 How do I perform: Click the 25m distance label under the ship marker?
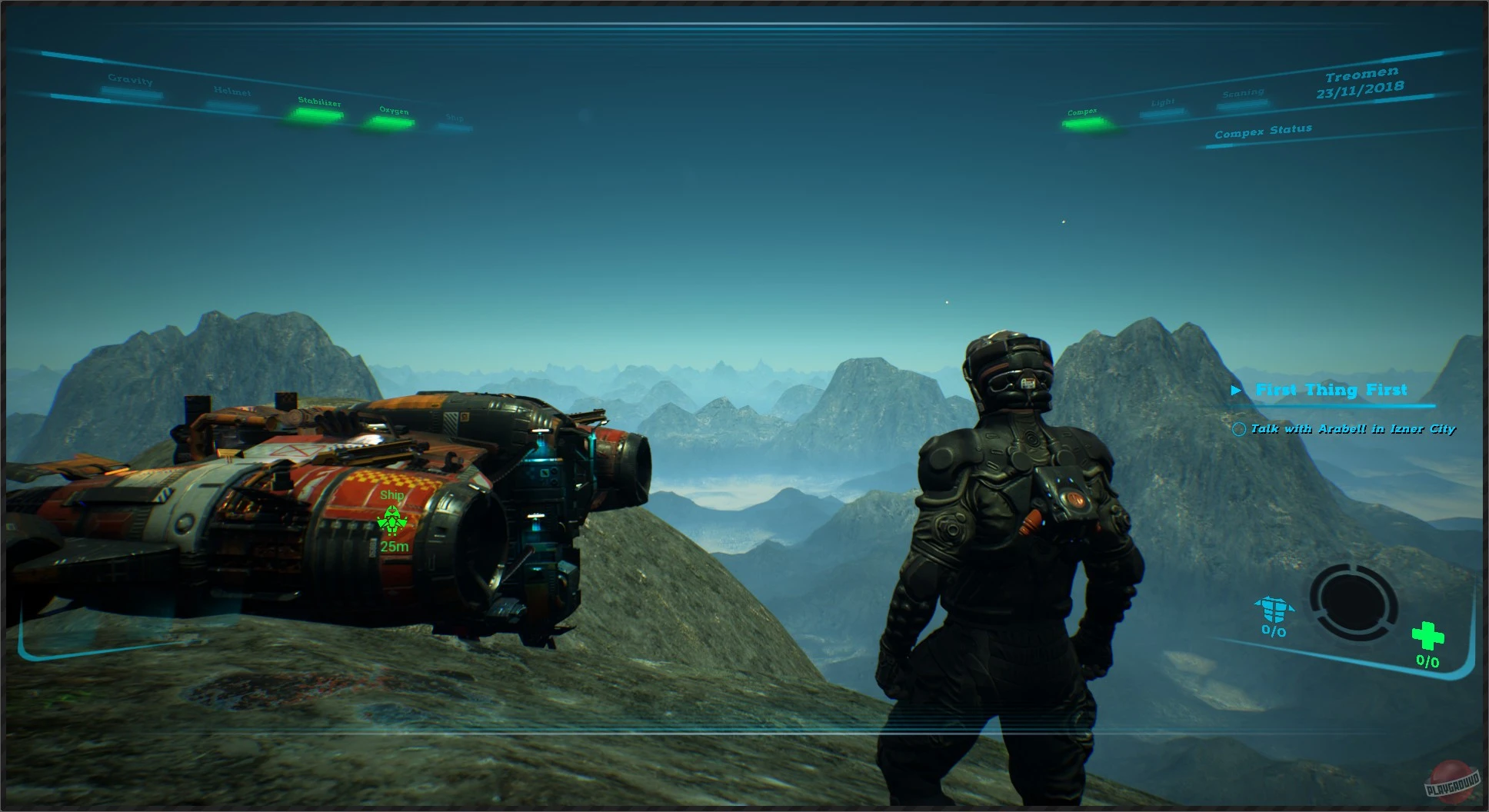coord(393,547)
